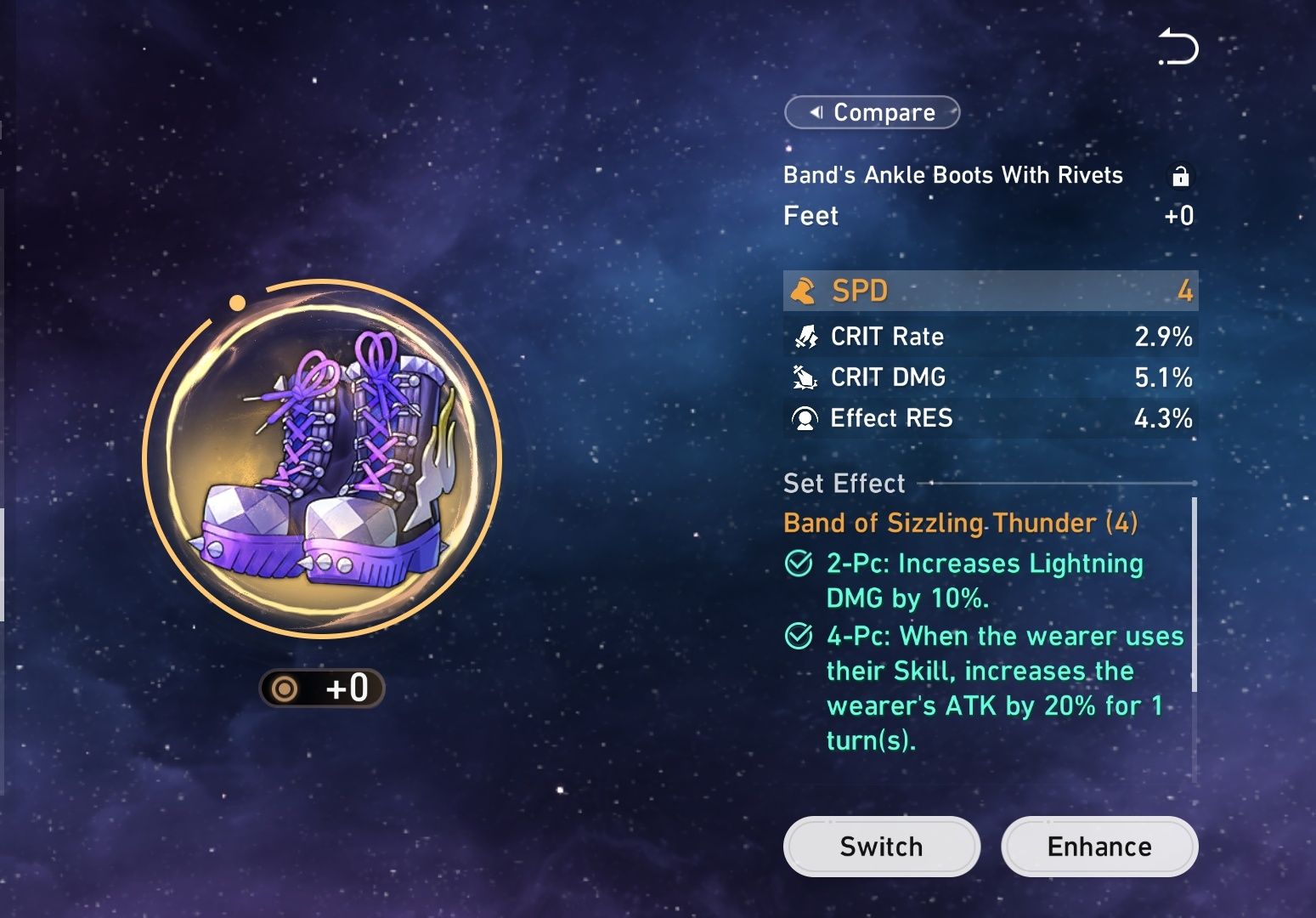Select the Feet slot label
The height and width of the screenshot is (918, 1316).
810,216
